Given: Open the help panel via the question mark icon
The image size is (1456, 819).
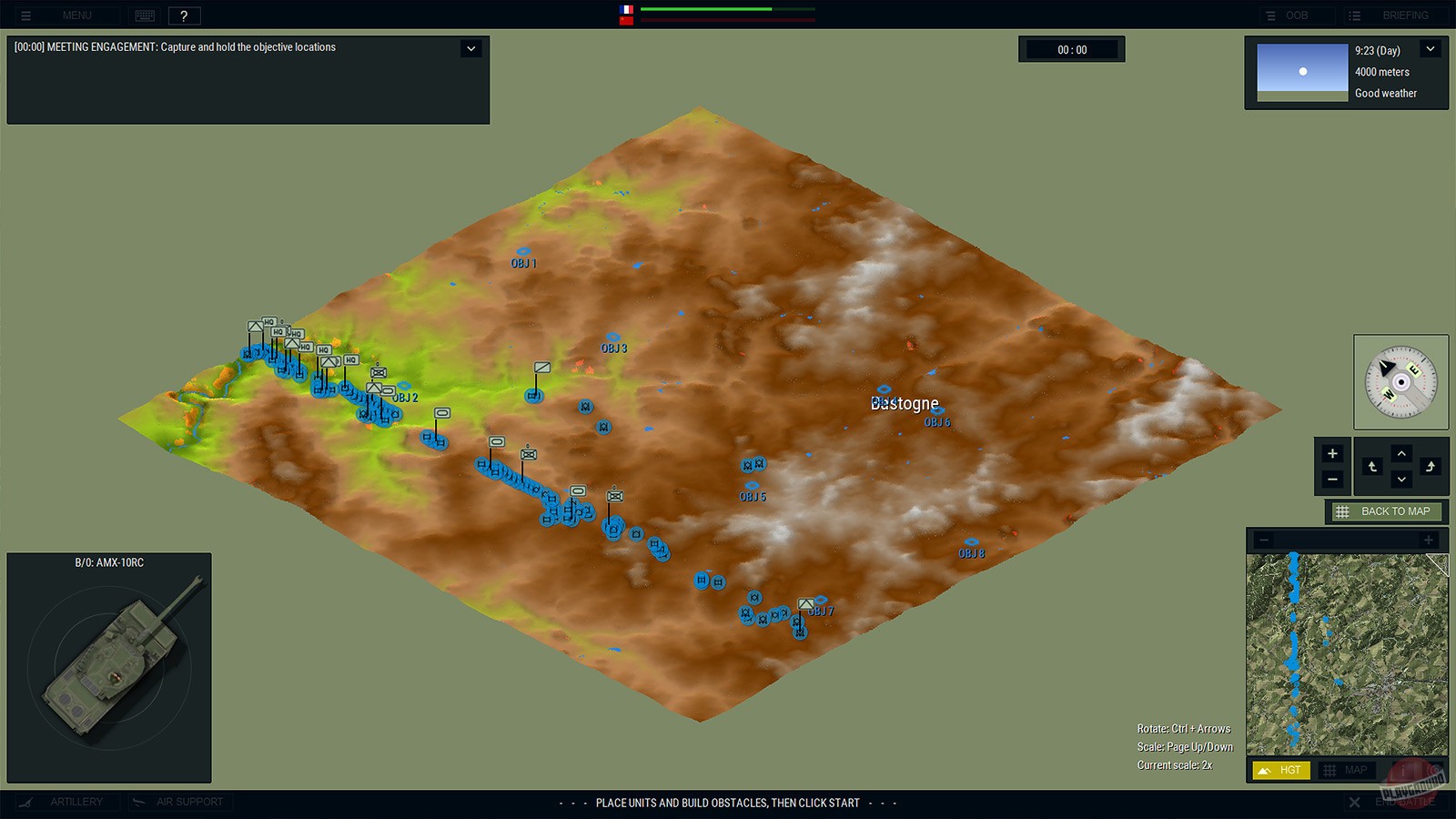Looking at the screenshot, I should pos(185,15).
